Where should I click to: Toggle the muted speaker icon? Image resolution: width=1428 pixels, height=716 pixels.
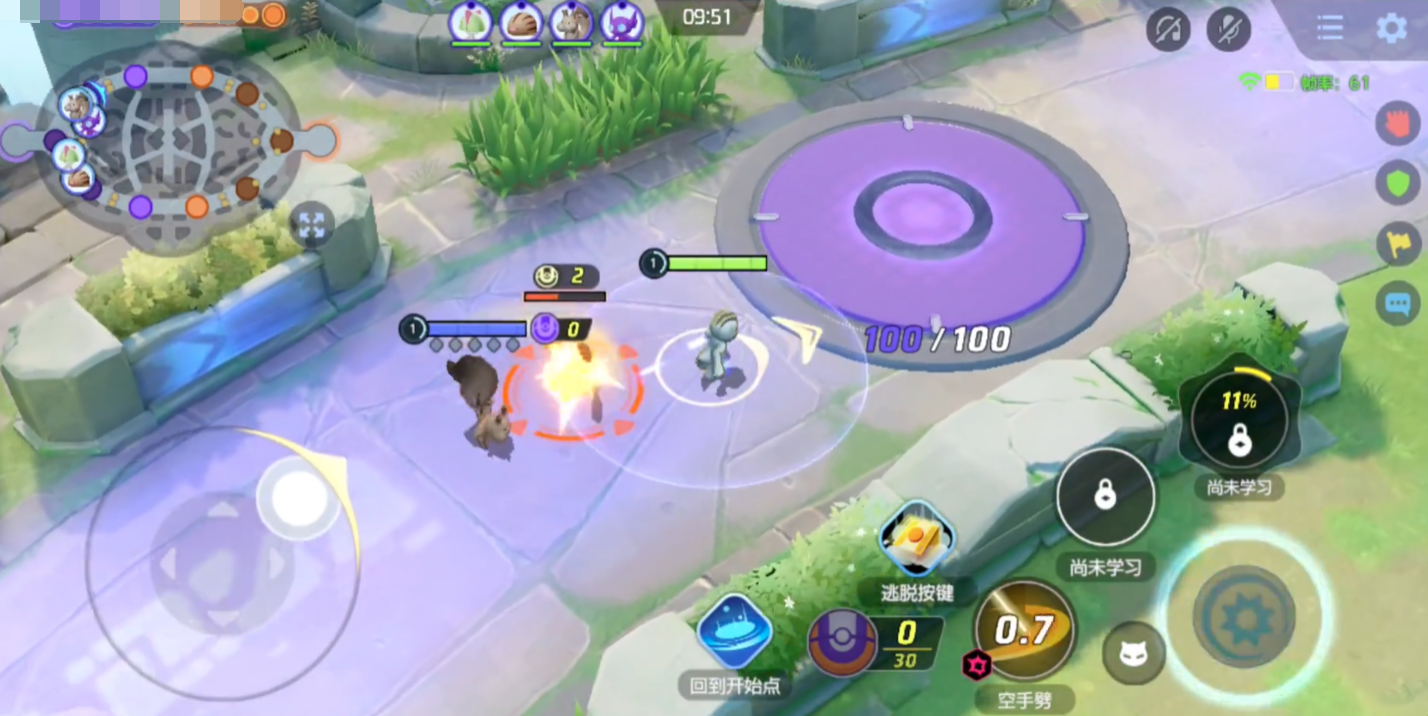(1167, 29)
